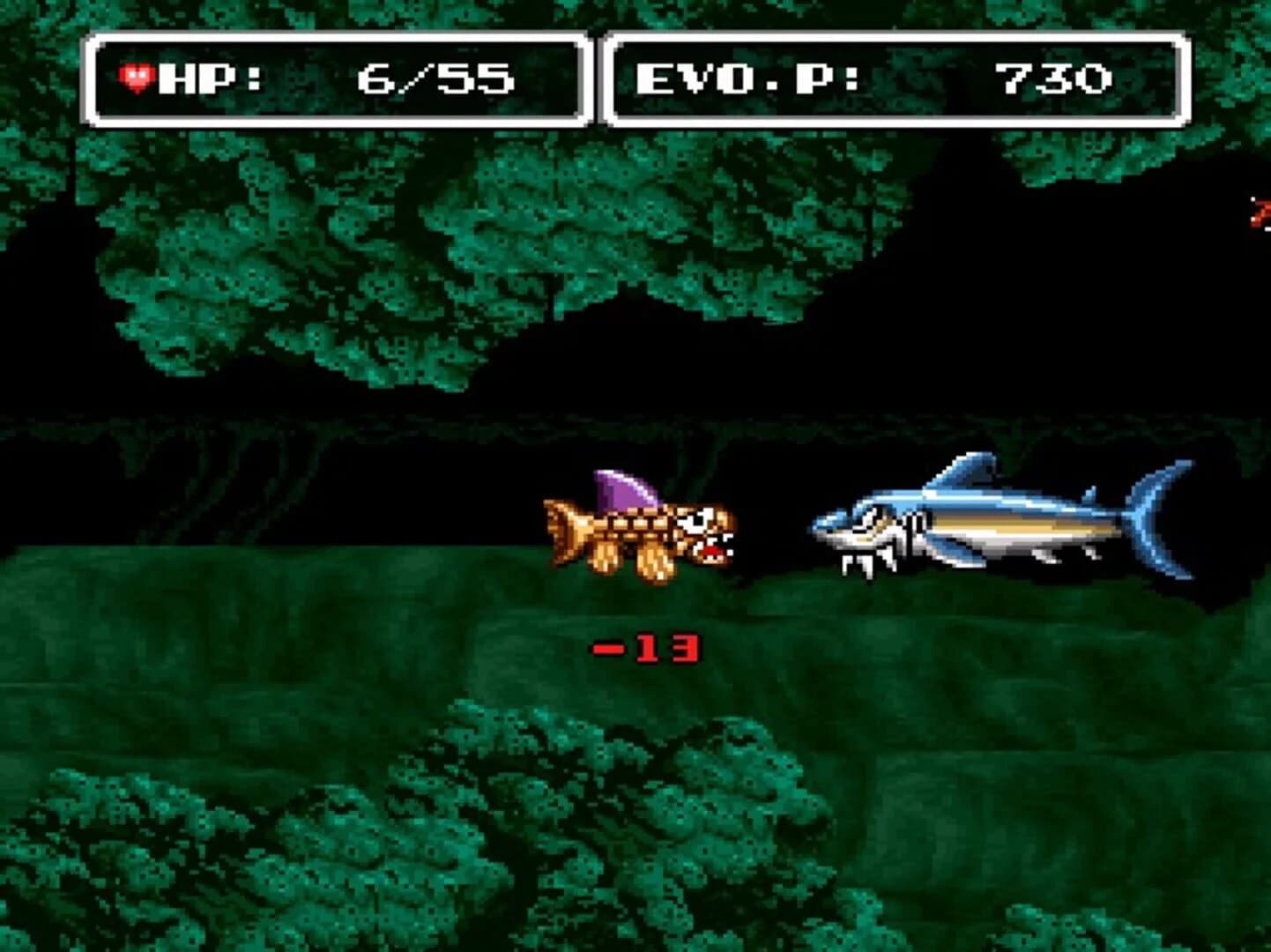This screenshot has height=952, width=1271.
Task: Select the EVO.P counter box
Action: pos(890,78)
